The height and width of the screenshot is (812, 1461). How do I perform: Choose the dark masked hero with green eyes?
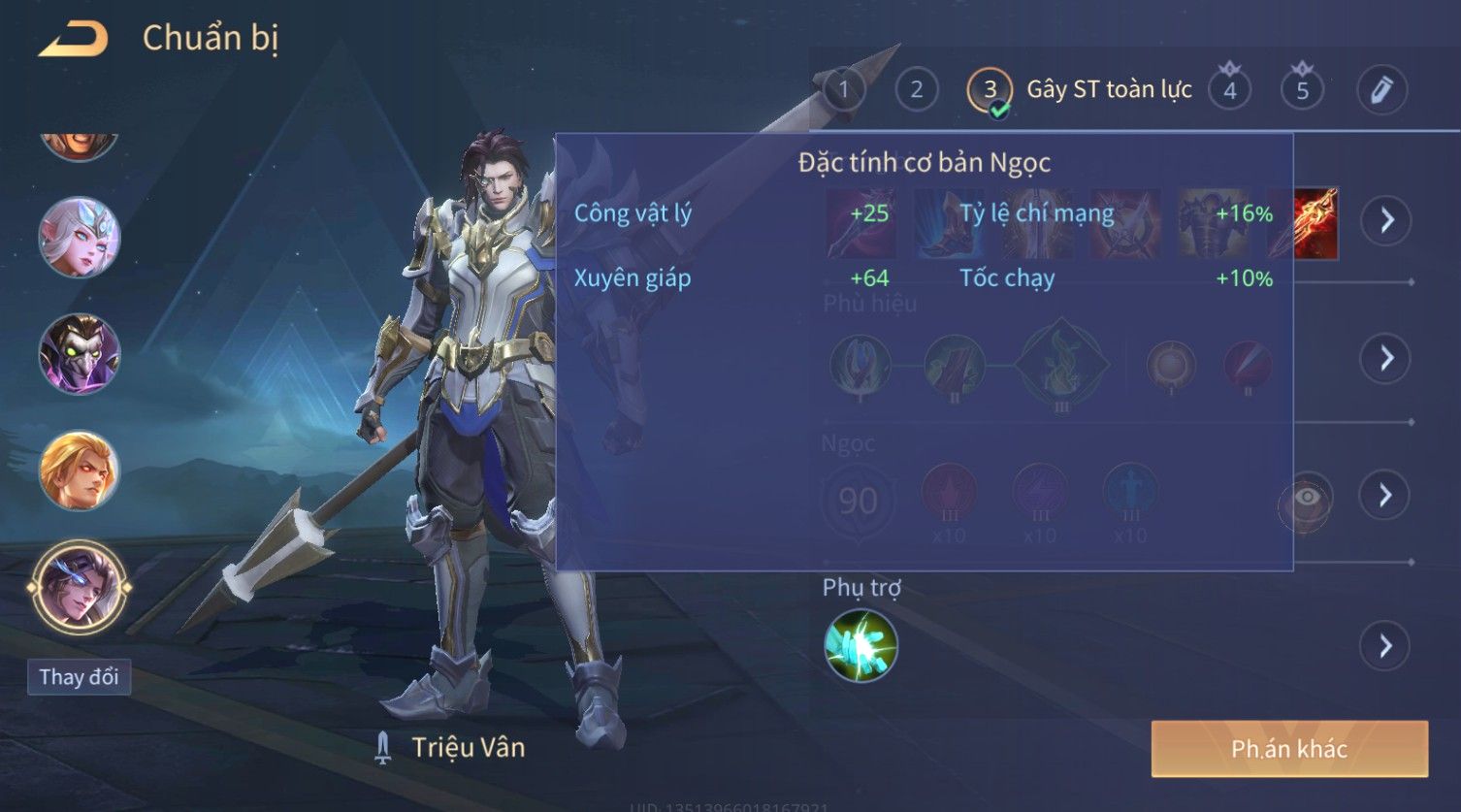80,353
